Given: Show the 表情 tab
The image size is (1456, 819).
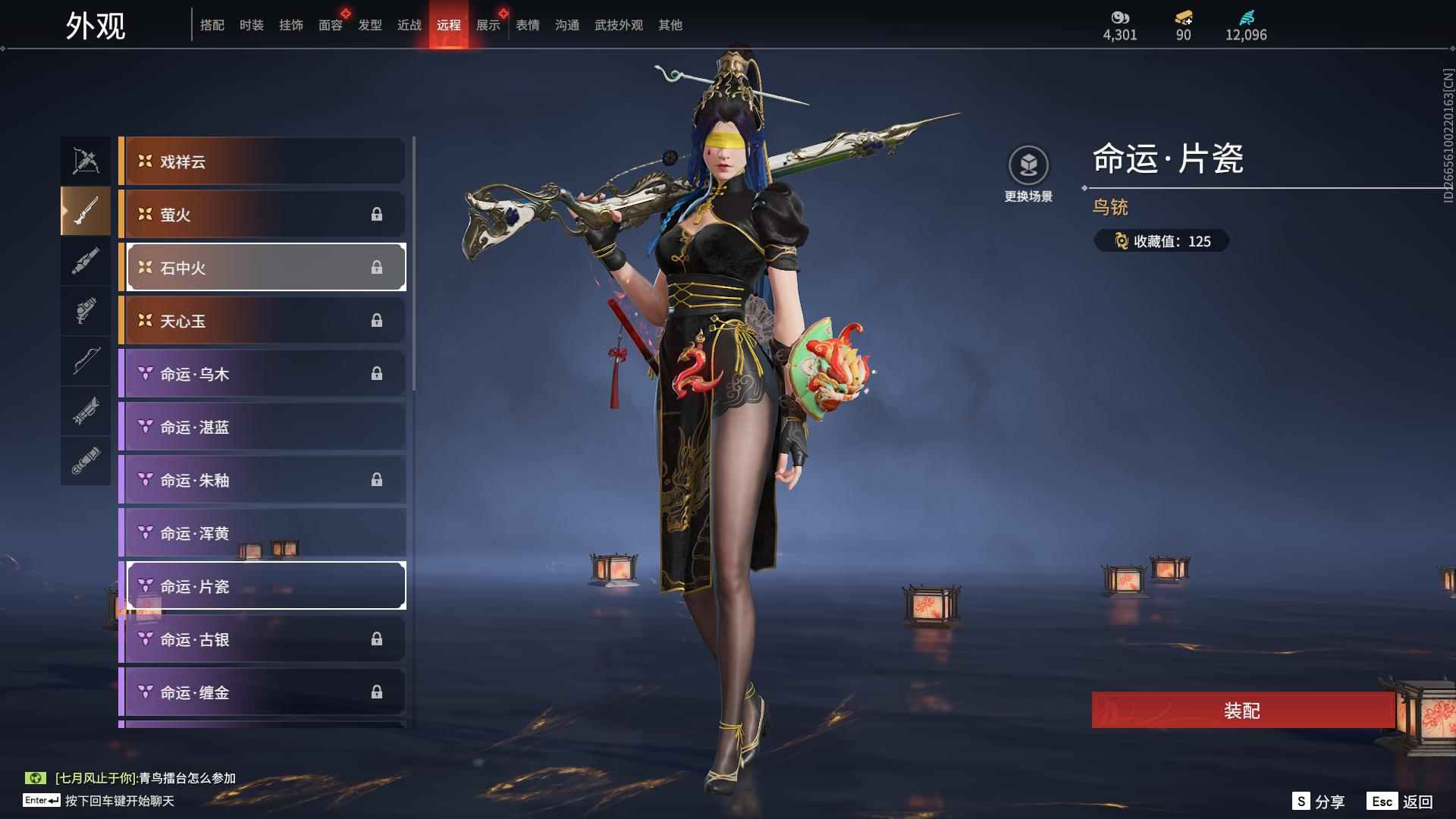Looking at the screenshot, I should (x=527, y=25).
